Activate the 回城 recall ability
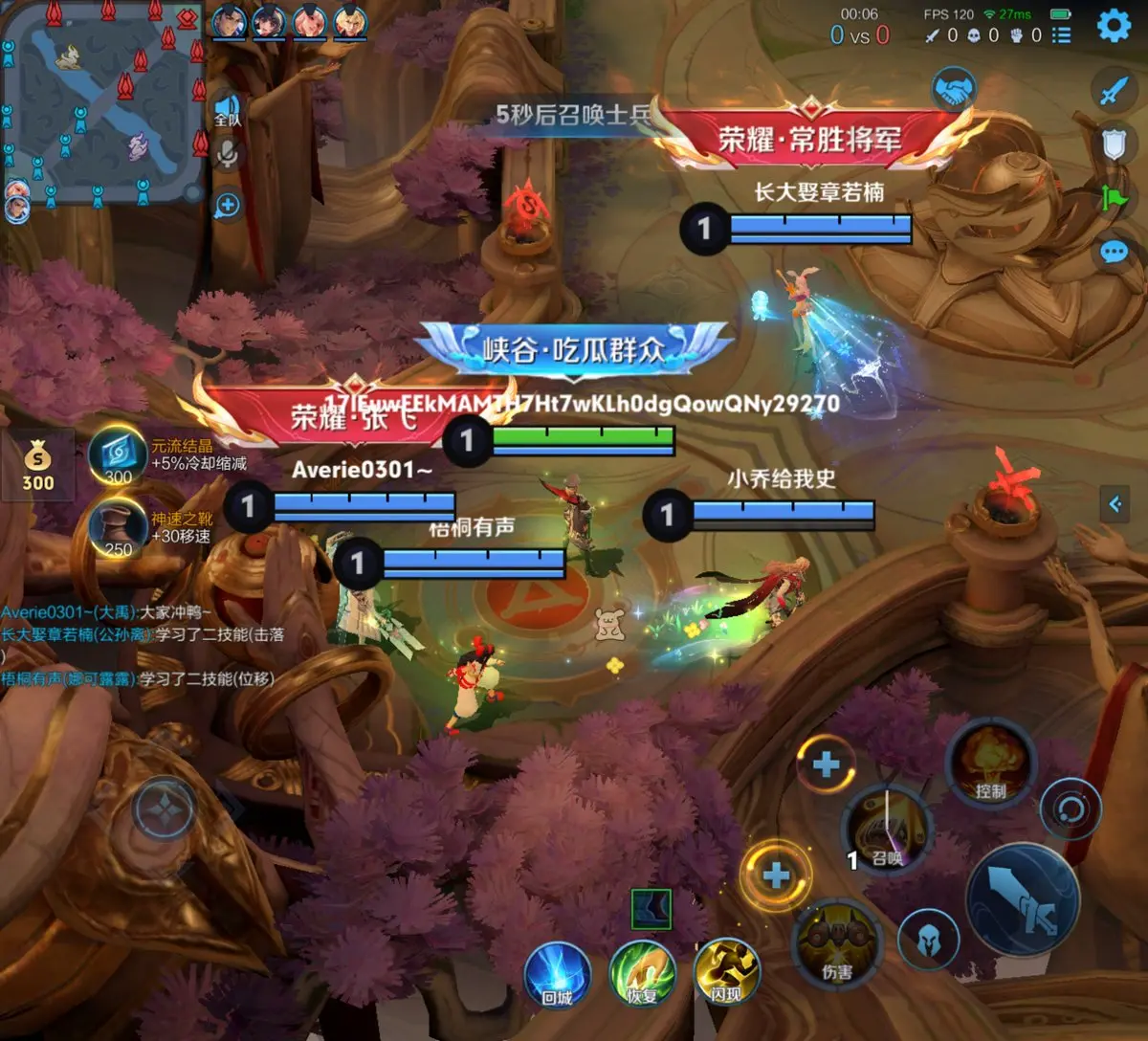This screenshot has height=1041, width=1148. pos(557,976)
